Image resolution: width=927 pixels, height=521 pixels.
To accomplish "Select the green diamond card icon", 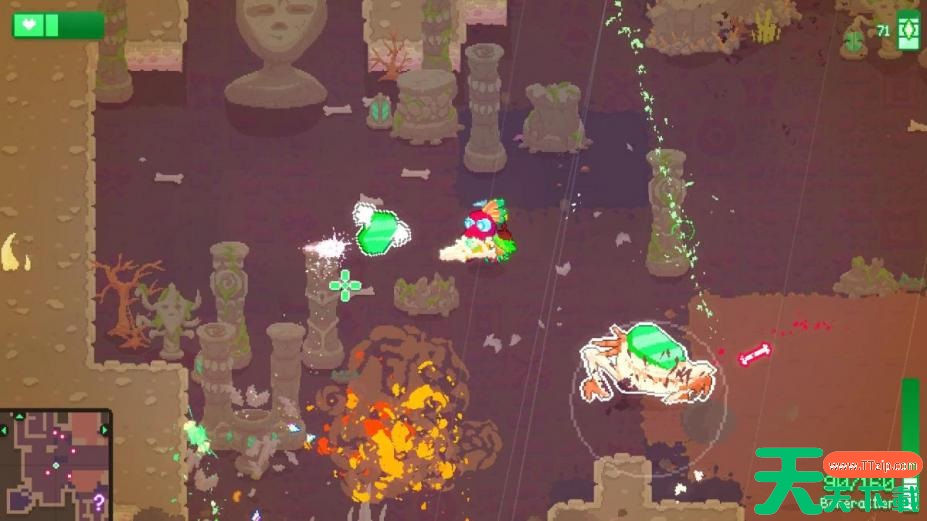I will click(908, 30).
